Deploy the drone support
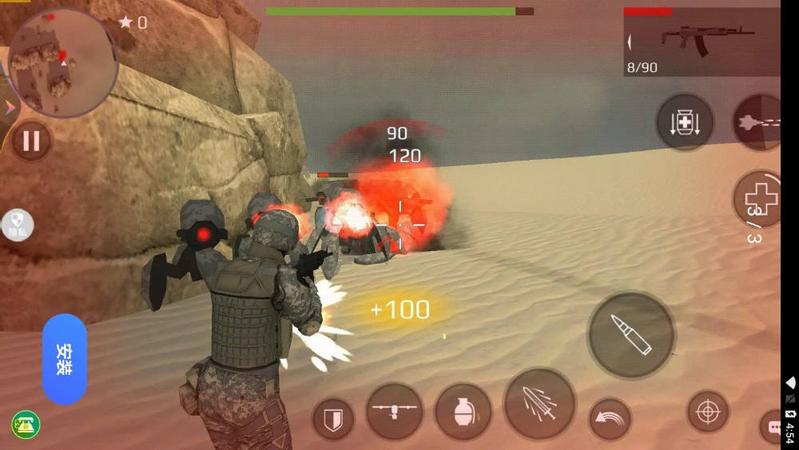The height and width of the screenshot is (450, 799). click(394, 411)
